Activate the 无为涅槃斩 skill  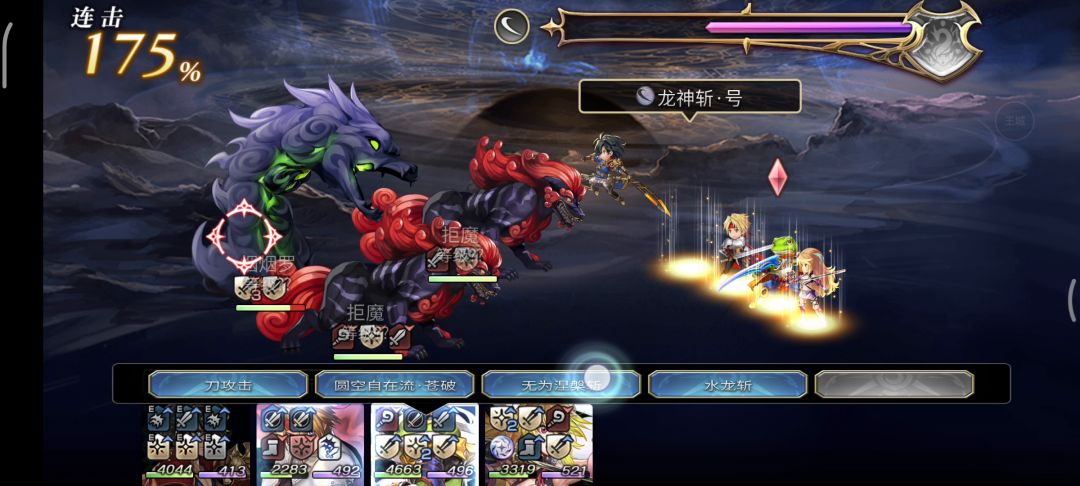(561, 384)
